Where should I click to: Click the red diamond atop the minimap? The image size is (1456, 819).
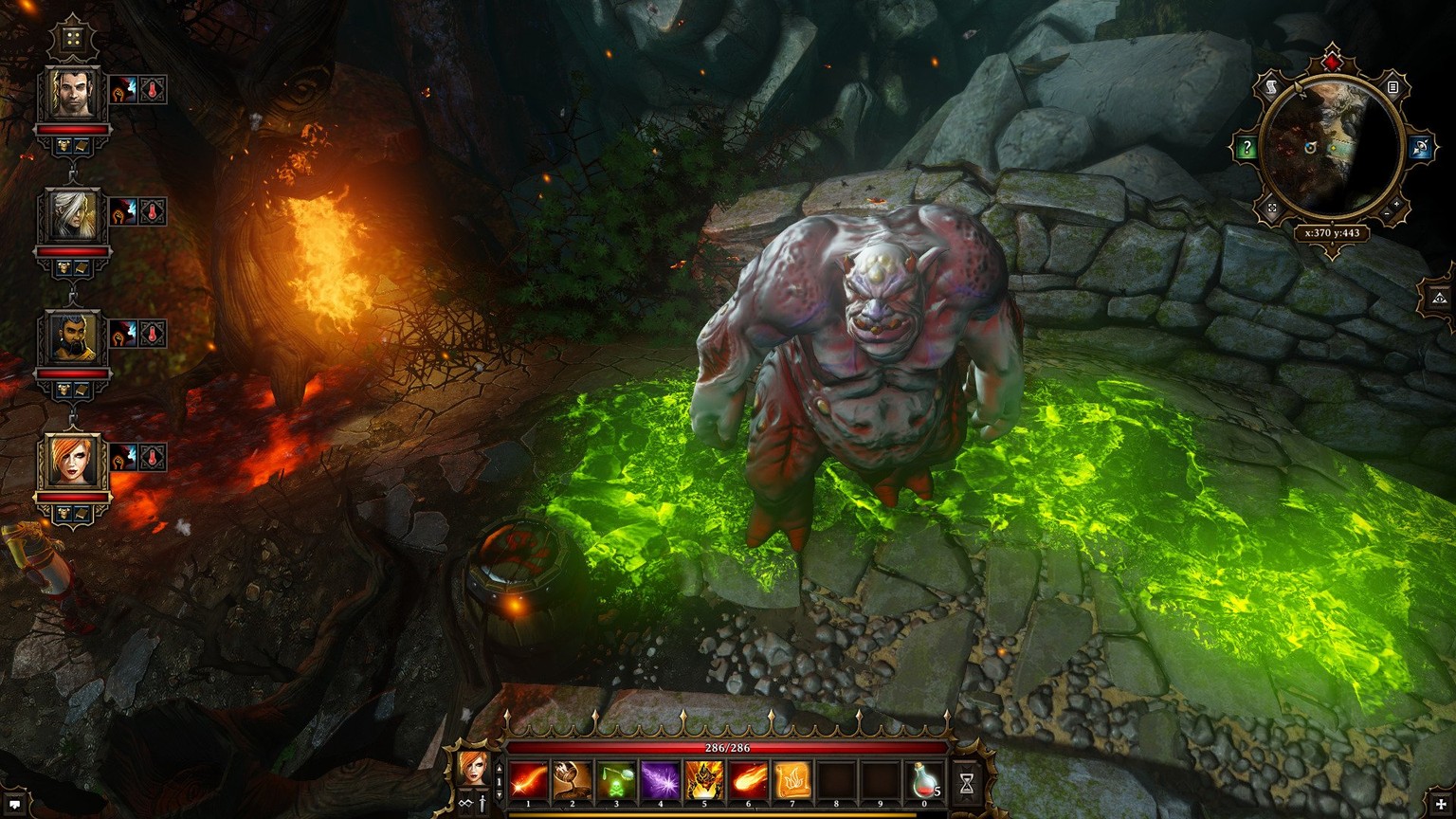tap(1333, 63)
